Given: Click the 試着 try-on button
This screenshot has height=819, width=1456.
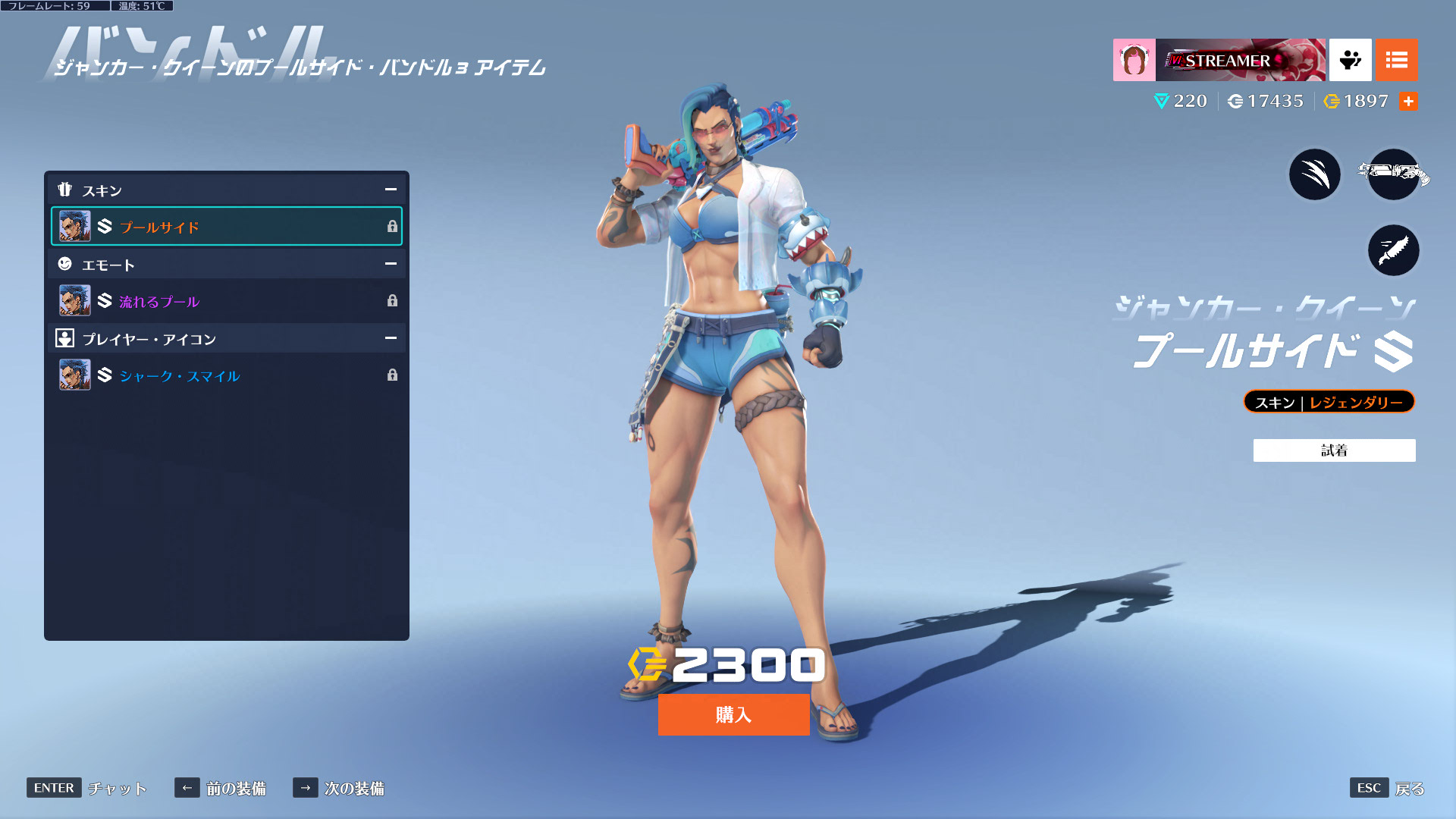Looking at the screenshot, I should click(x=1334, y=450).
